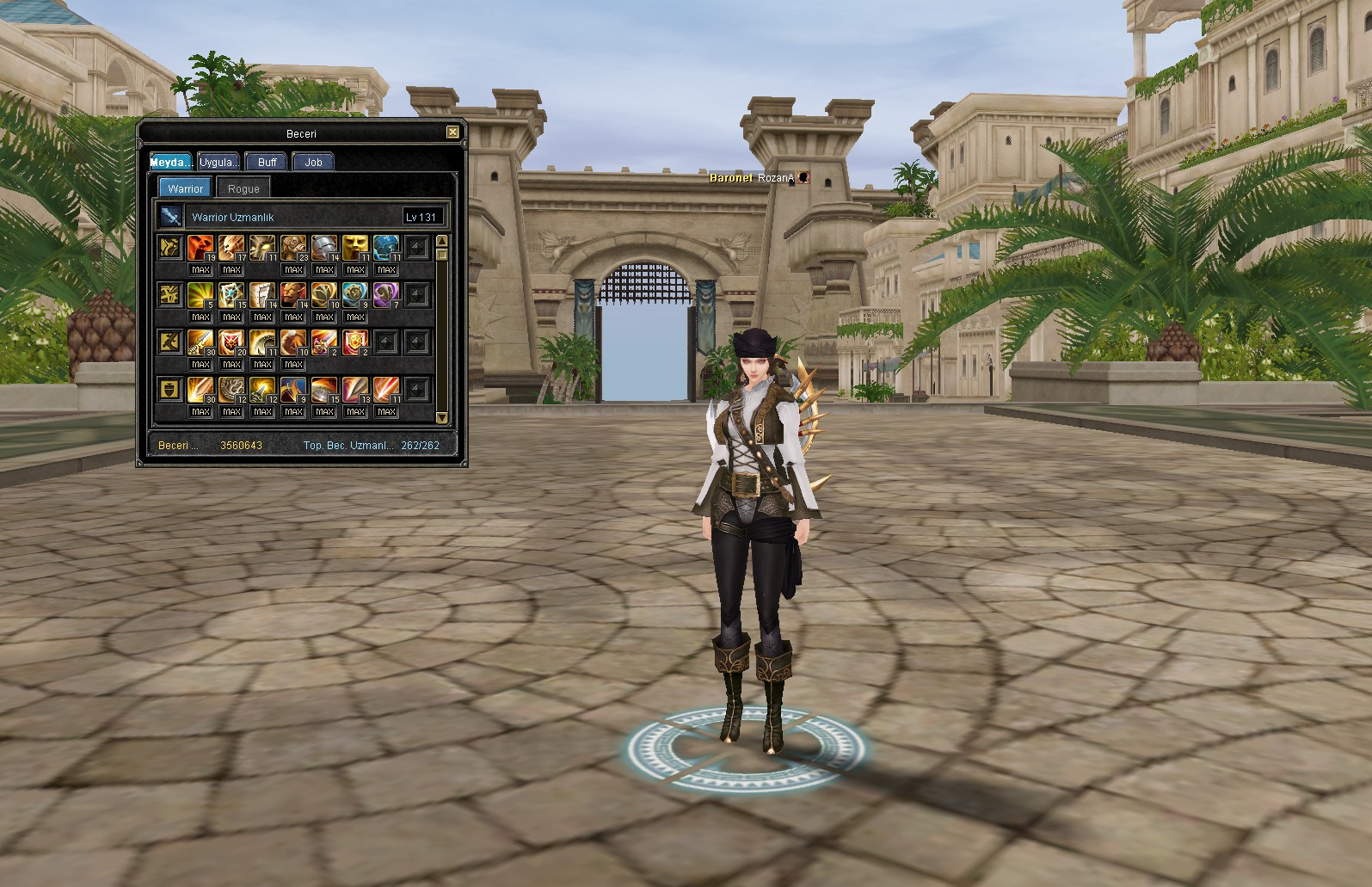The height and width of the screenshot is (887, 1372).
Task: Select the Warrior mastery tab
Action: (185, 188)
